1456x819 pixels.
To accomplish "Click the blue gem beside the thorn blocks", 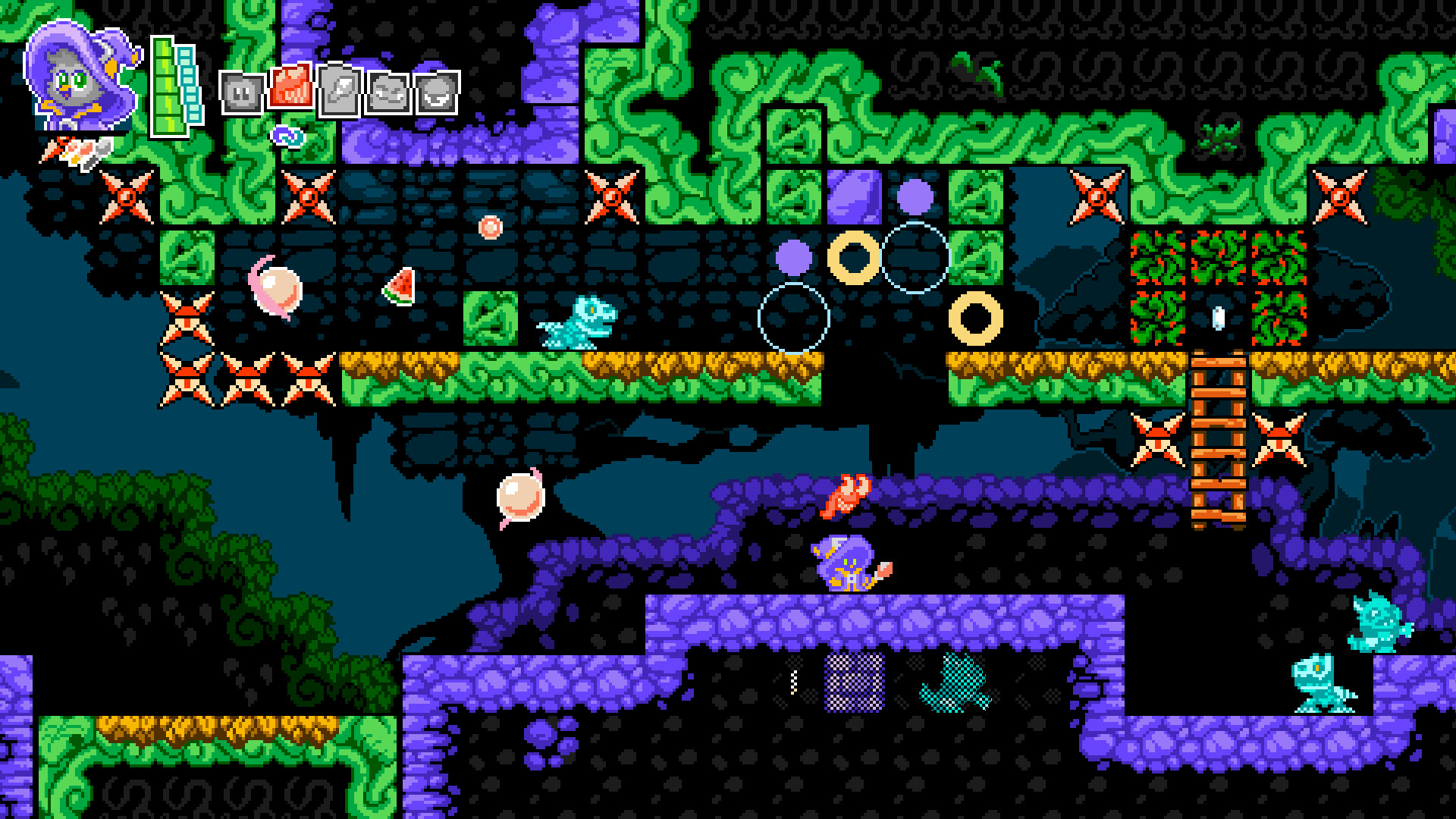I will (x=1217, y=318).
